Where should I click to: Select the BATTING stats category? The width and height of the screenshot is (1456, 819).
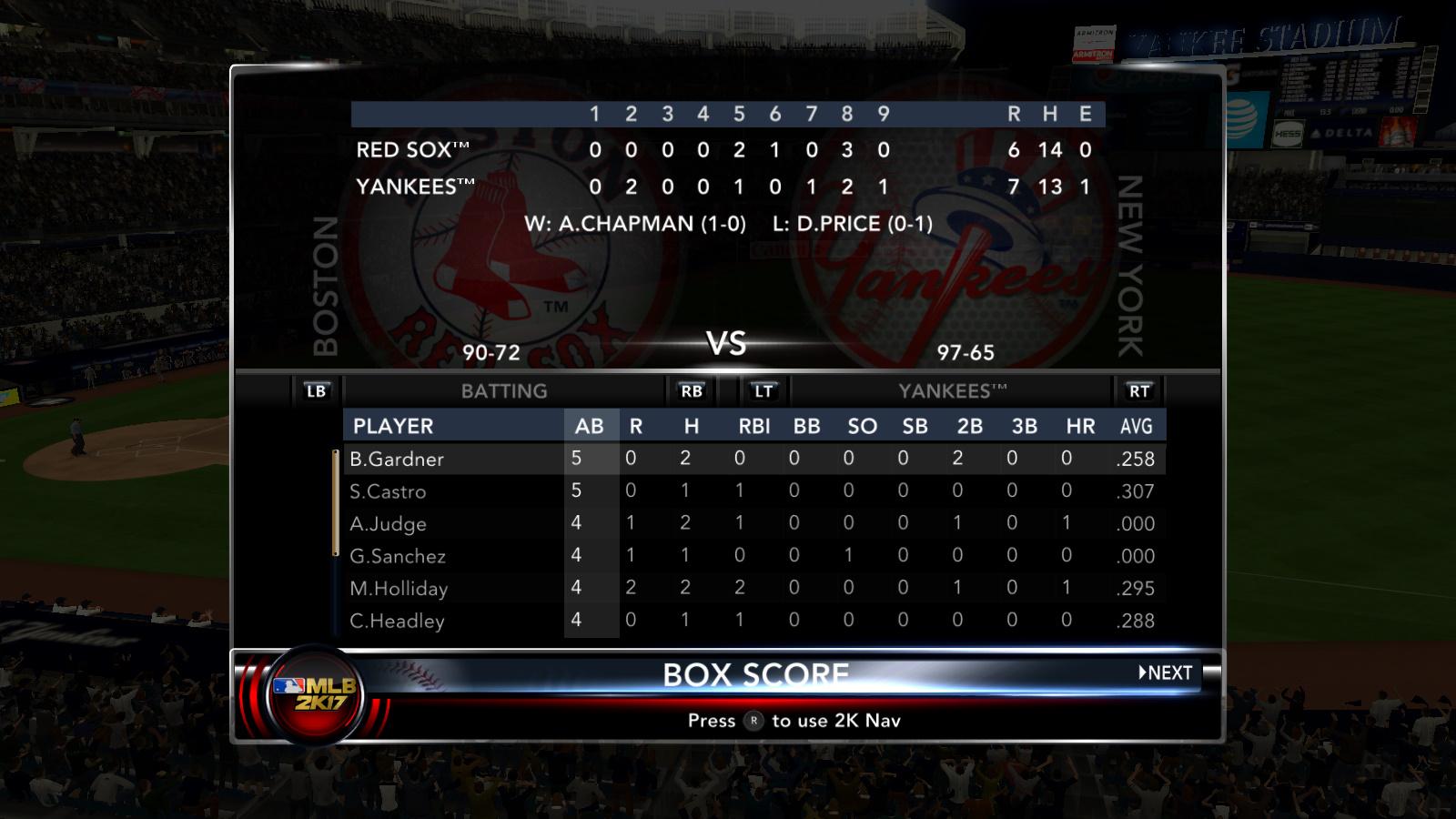pos(504,391)
